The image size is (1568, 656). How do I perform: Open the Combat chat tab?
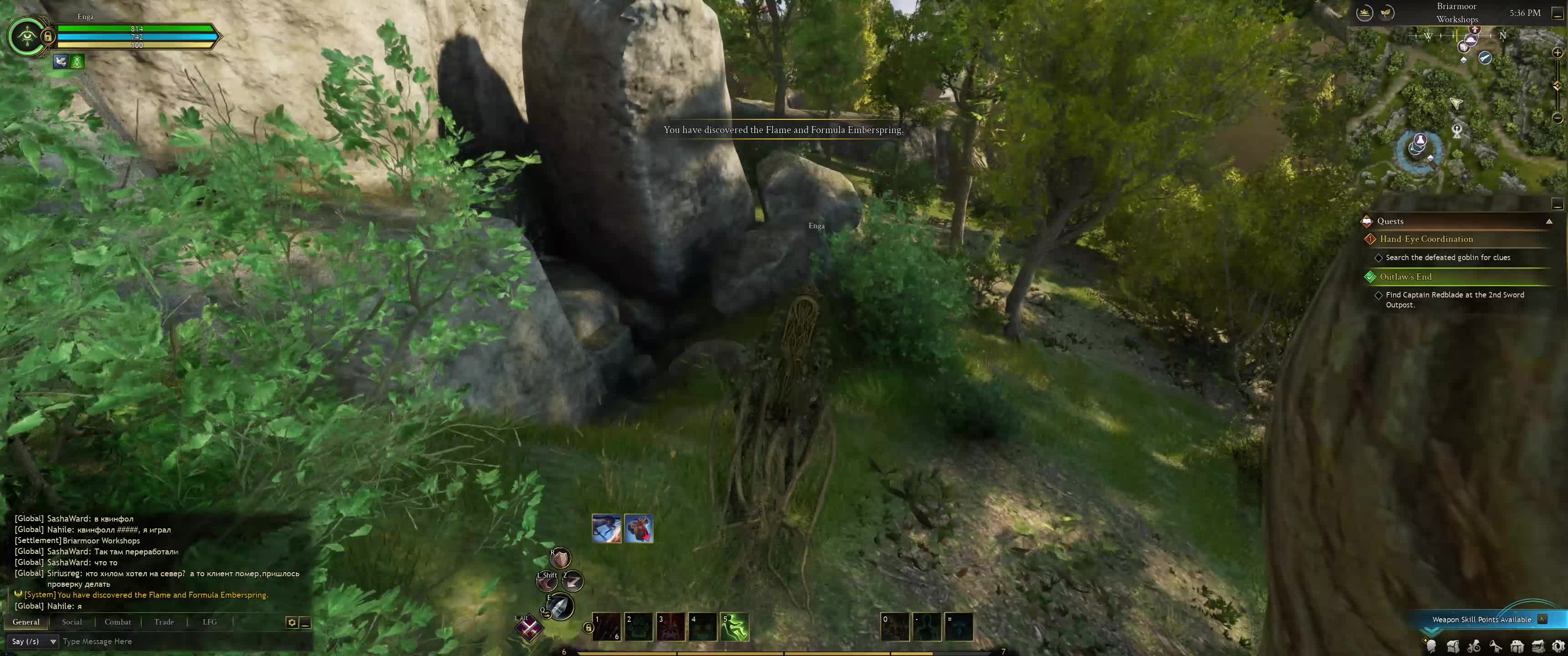(118, 622)
